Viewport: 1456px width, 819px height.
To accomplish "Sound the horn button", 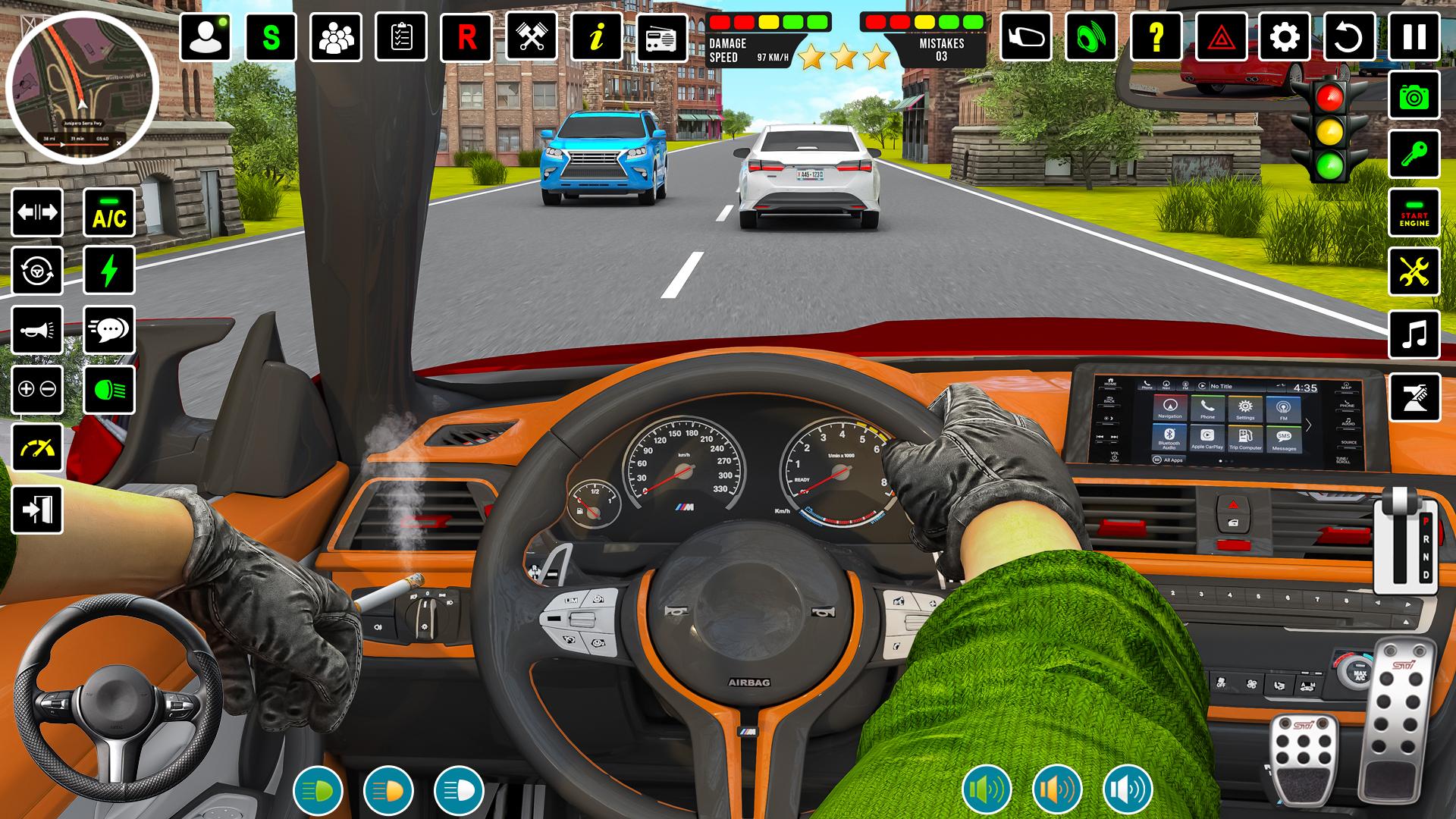I will pos(37,331).
